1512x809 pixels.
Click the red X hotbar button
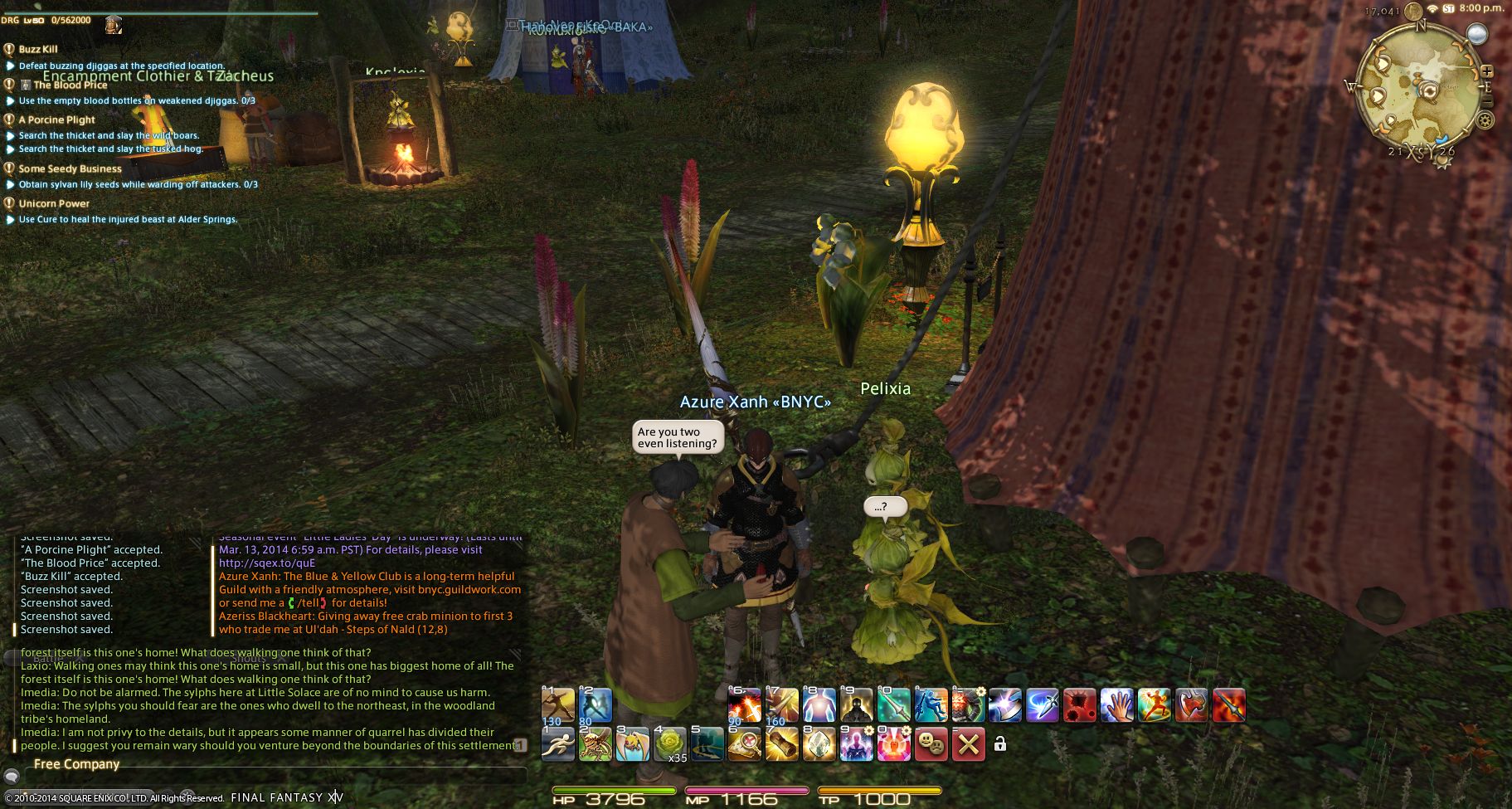coord(967,744)
